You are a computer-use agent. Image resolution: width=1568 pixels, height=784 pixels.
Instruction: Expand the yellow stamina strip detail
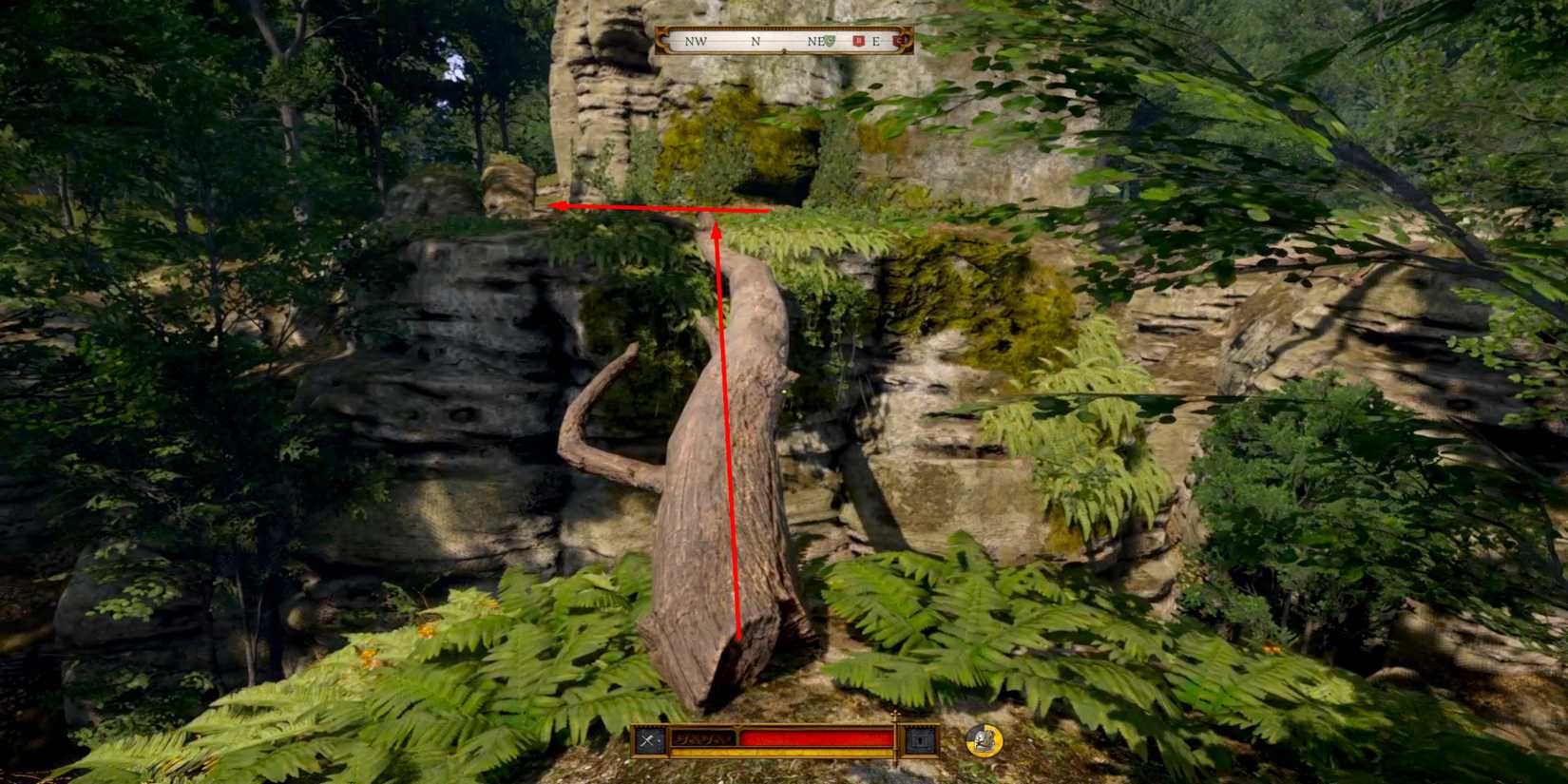(x=779, y=752)
